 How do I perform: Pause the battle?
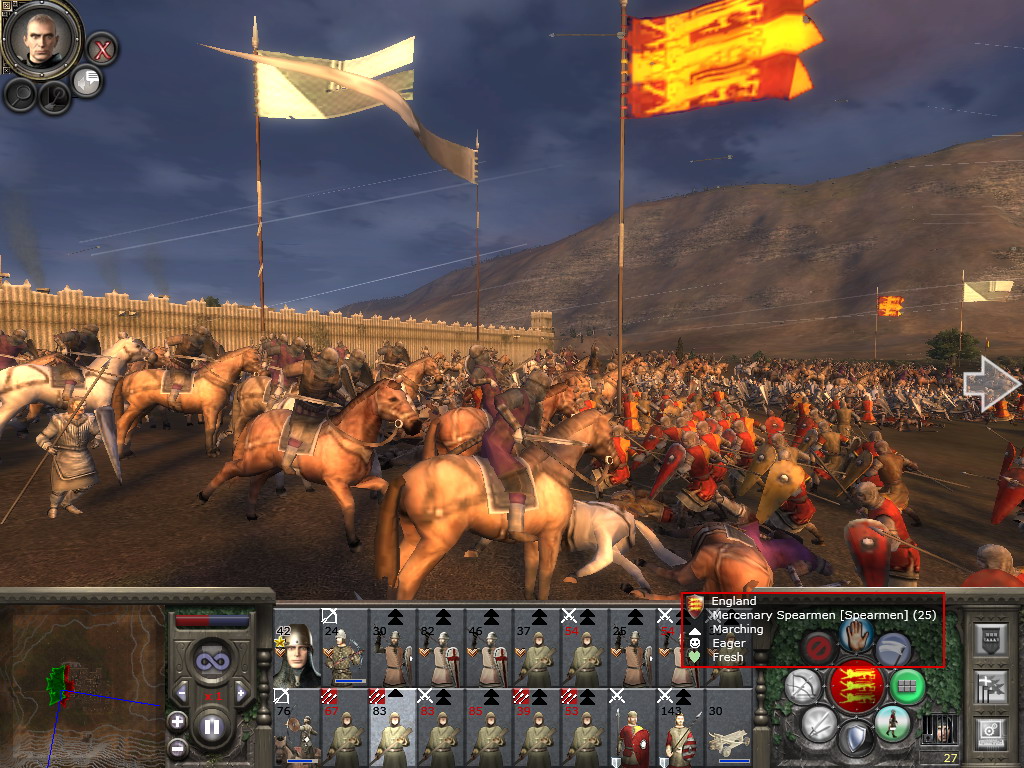tap(212, 726)
